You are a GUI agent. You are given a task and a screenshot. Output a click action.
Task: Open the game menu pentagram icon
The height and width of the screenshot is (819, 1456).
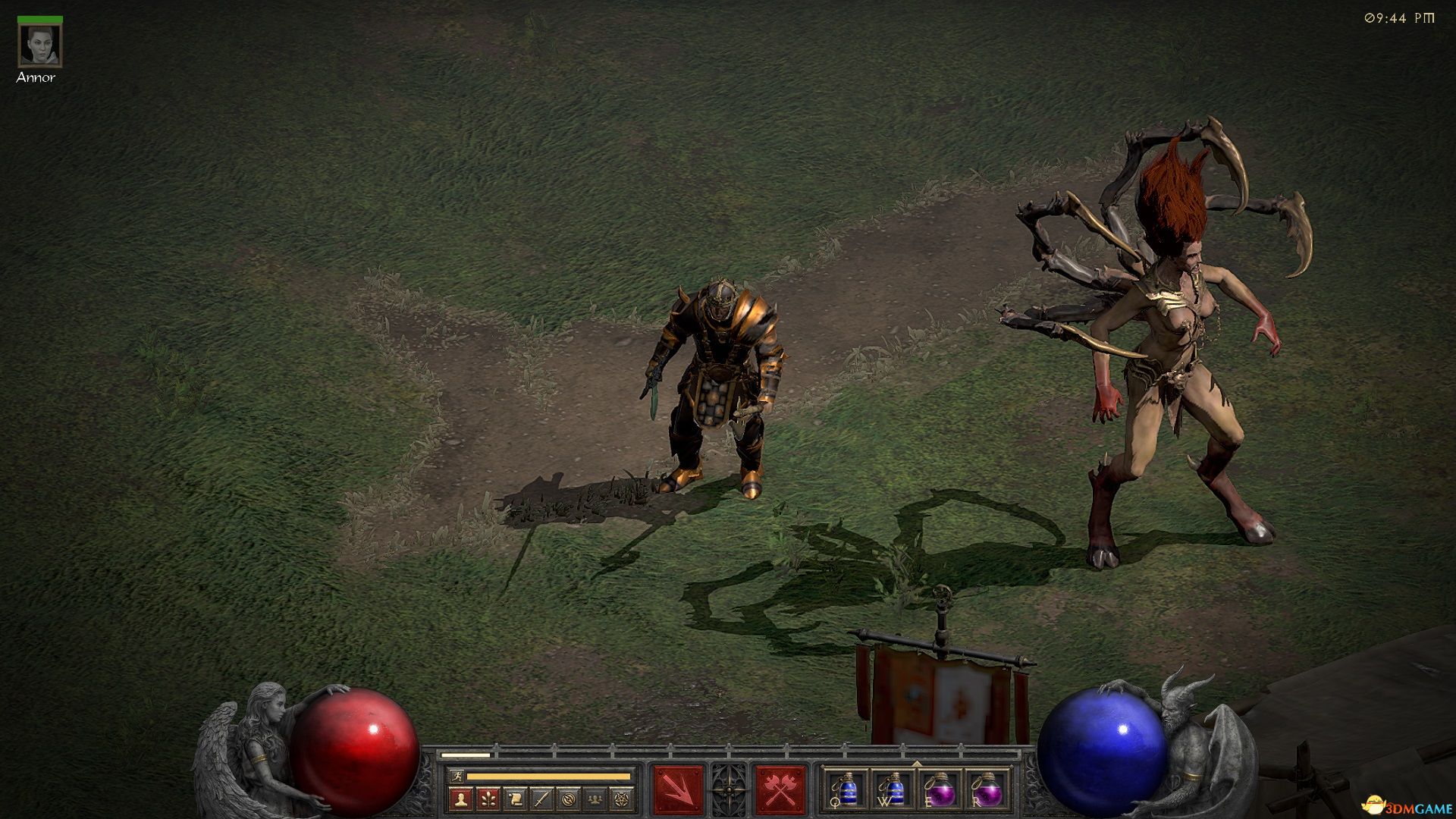[x=622, y=799]
